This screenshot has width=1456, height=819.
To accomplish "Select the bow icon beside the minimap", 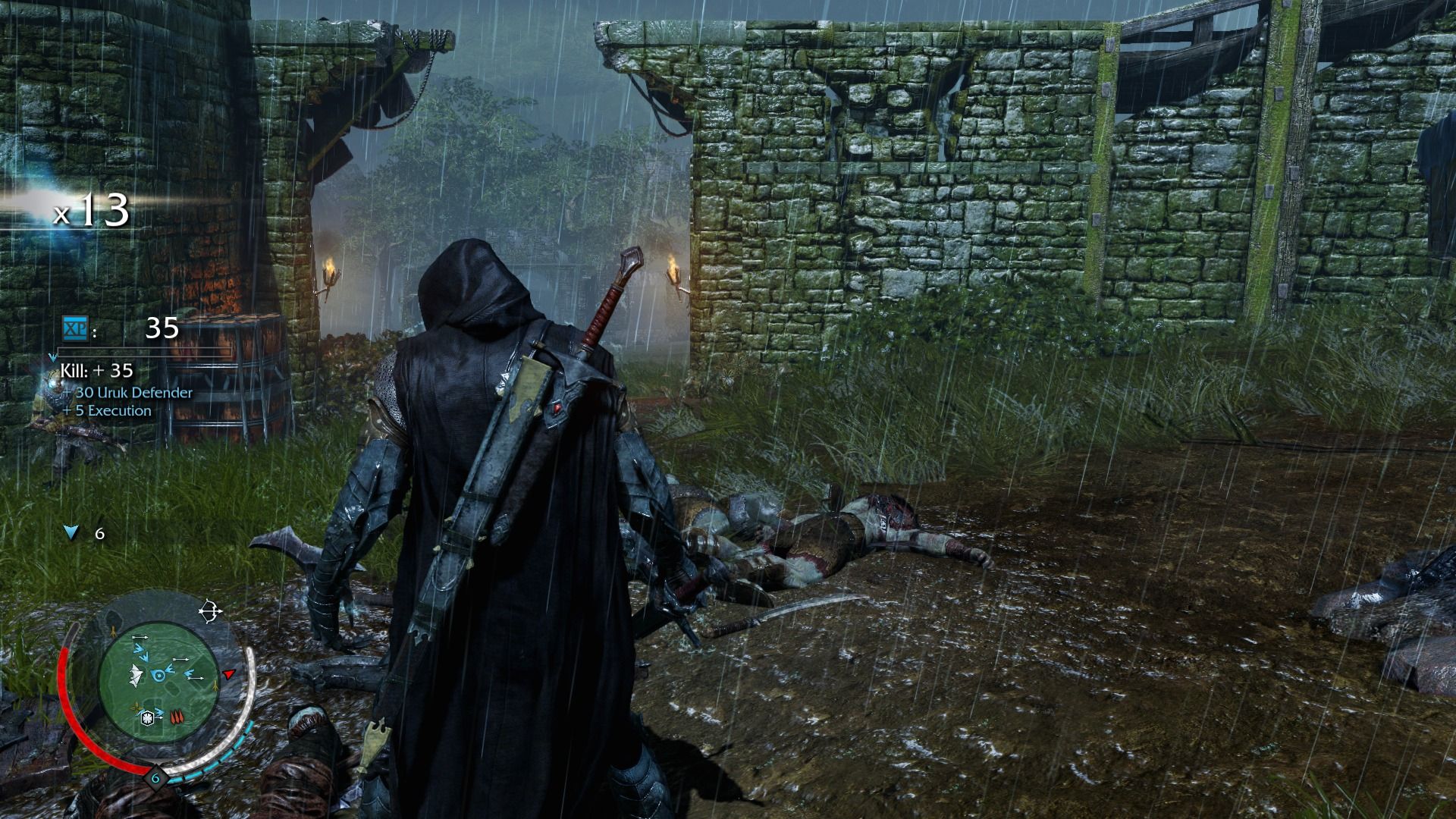I will click(x=210, y=610).
